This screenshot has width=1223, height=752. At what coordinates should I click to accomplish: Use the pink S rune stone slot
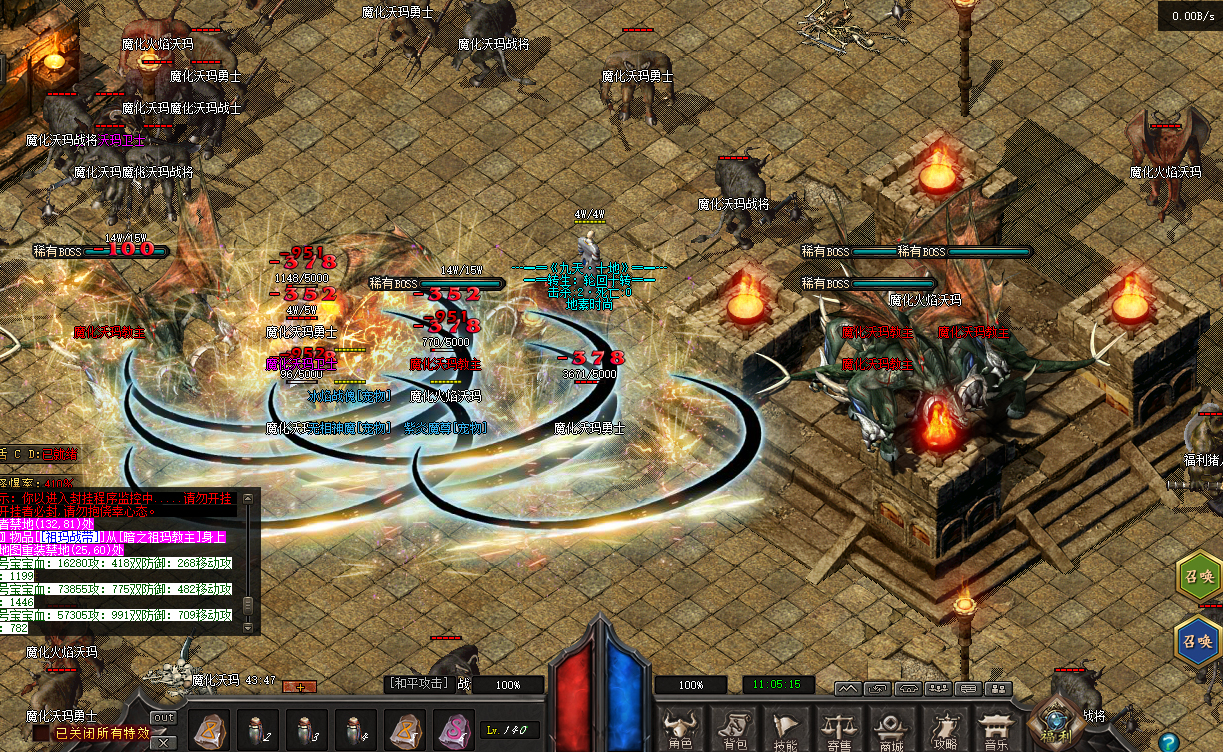point(453,730)
